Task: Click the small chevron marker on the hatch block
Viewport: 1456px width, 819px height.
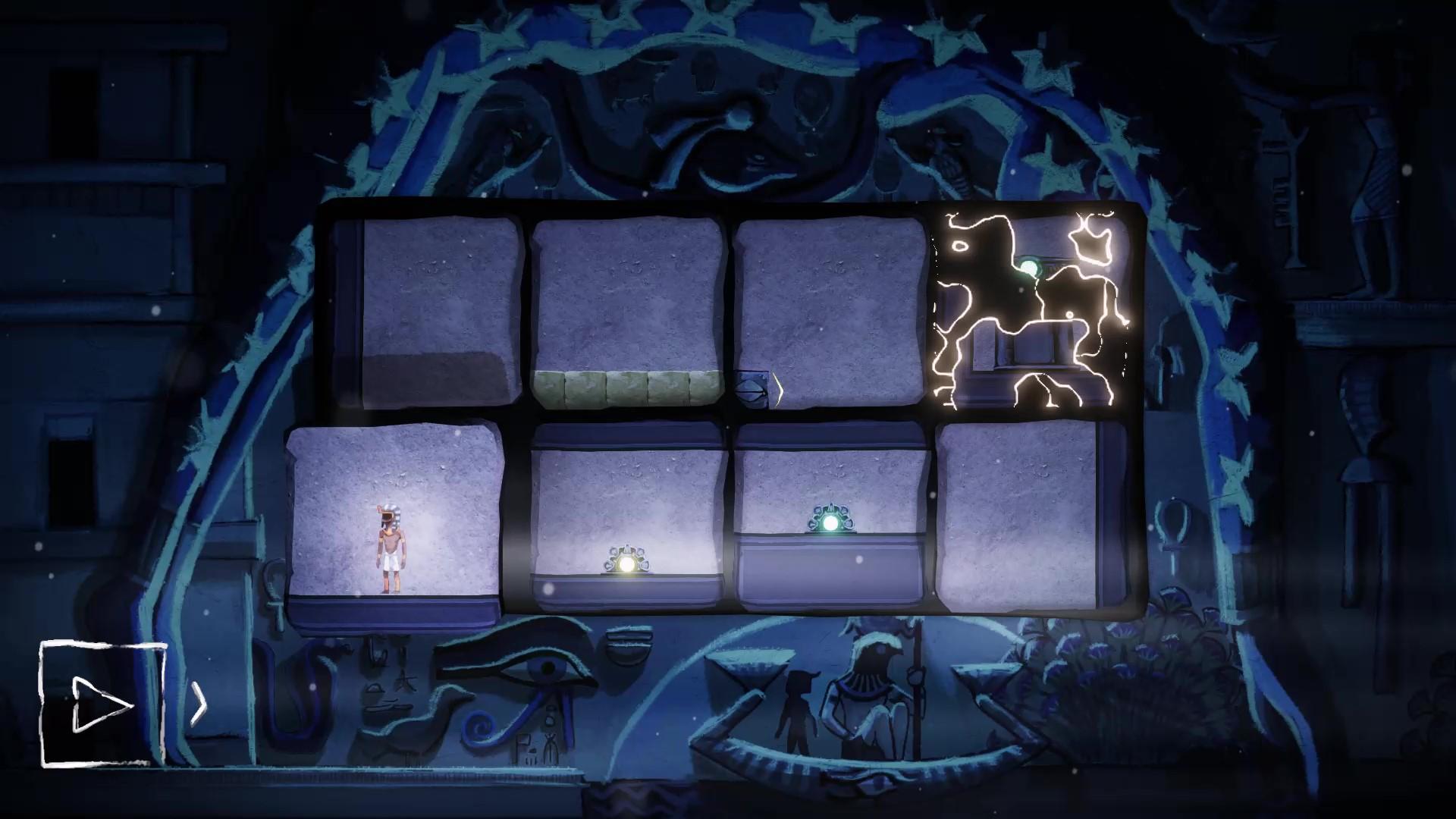Action: 778,388
